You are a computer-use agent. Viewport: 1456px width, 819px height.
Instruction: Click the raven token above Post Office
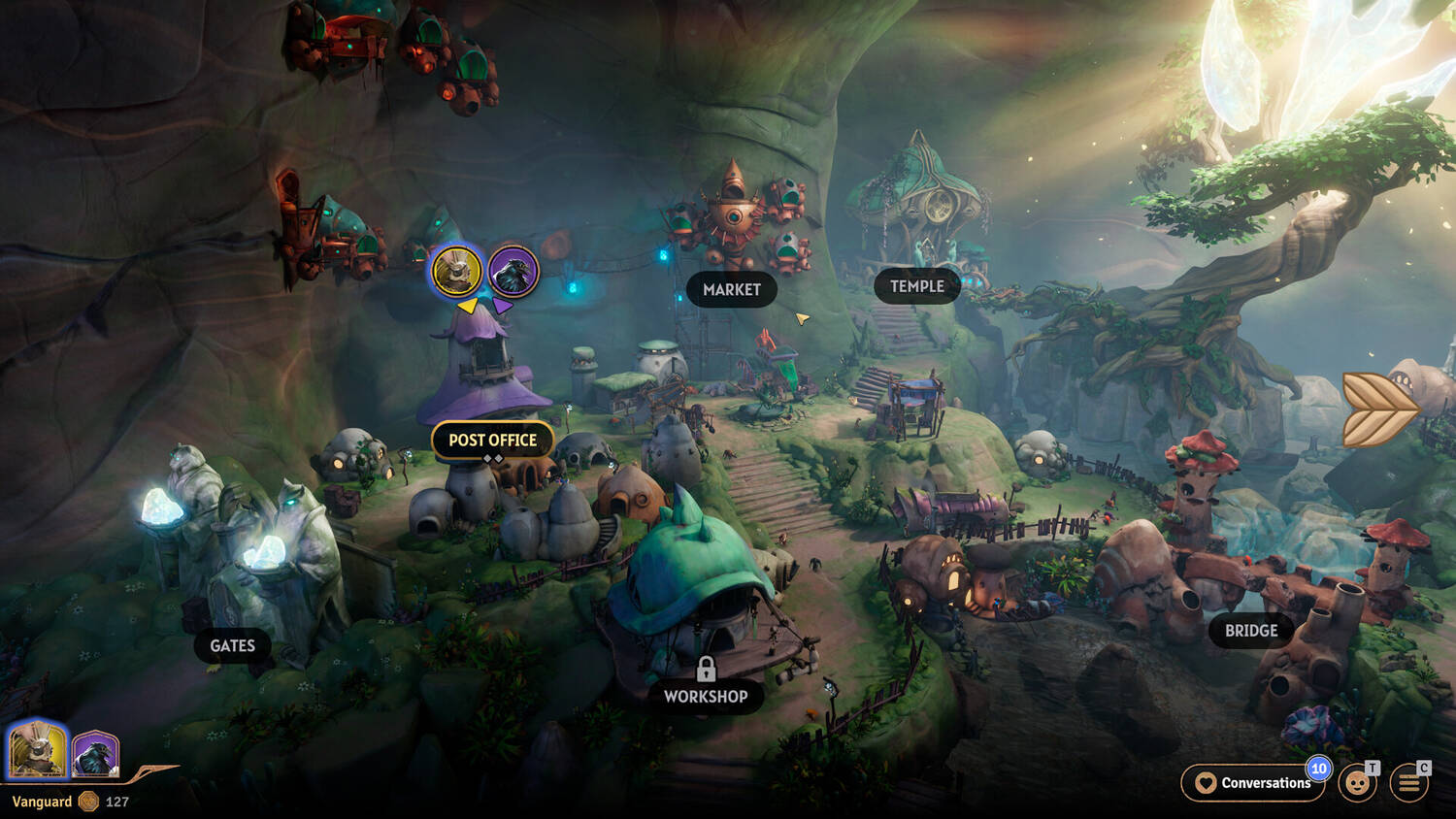(513, 271)
